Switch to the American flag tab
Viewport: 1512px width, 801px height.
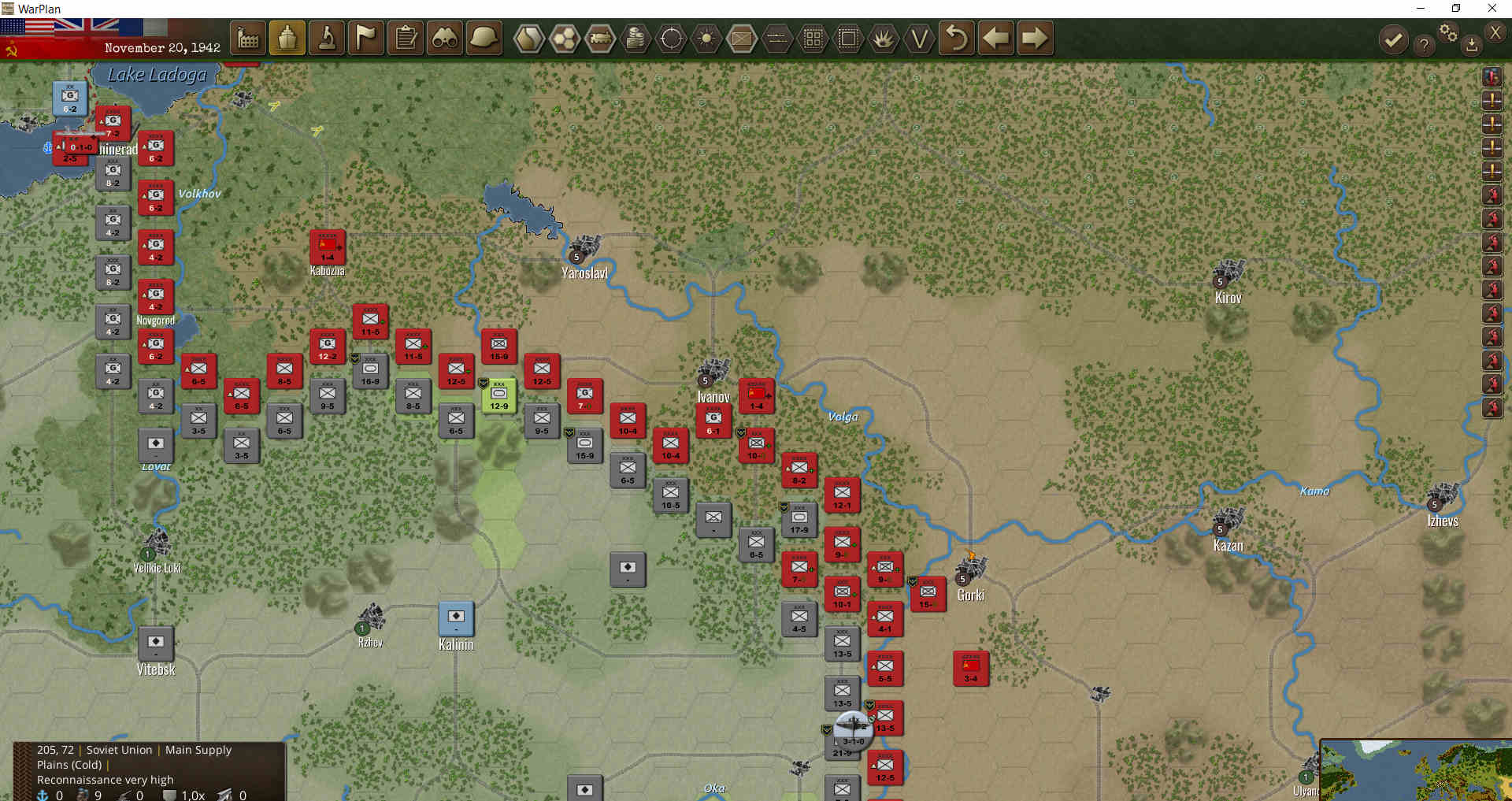(26, 26)
